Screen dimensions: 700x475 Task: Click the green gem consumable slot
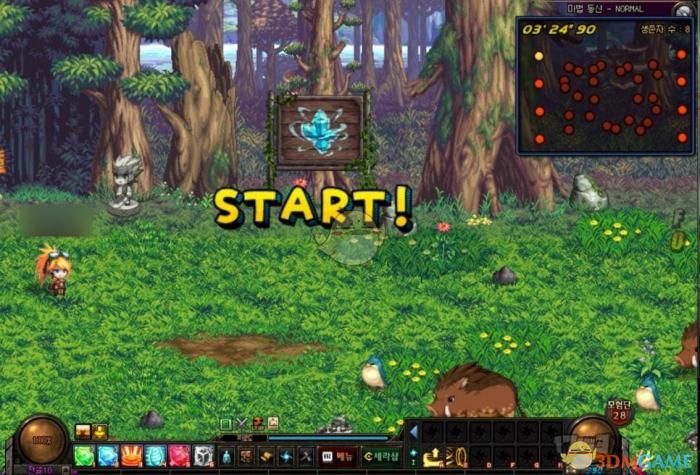pyautogui.click(x=84, y=456)
